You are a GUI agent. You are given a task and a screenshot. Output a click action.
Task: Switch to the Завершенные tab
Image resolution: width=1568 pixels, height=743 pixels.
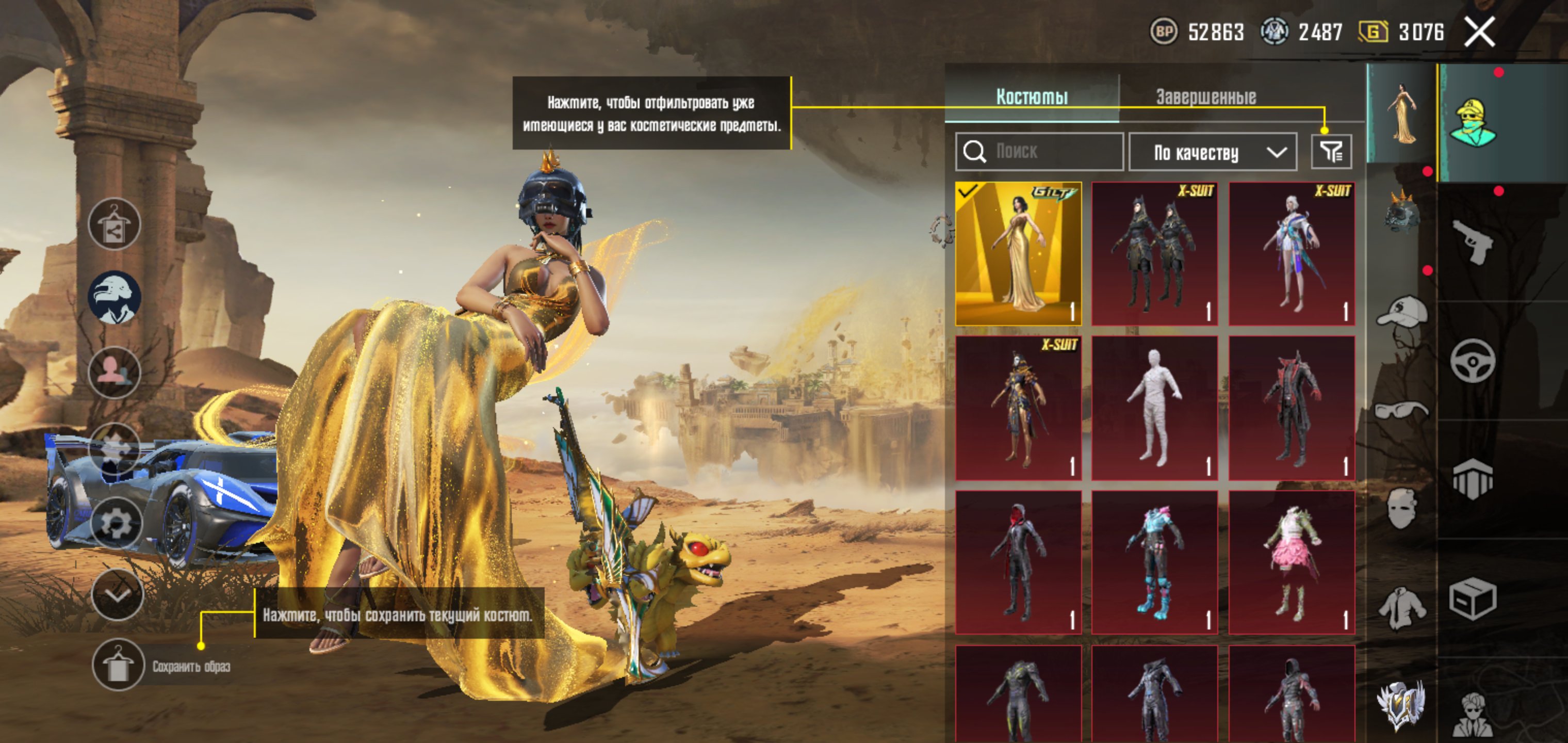1206,97
